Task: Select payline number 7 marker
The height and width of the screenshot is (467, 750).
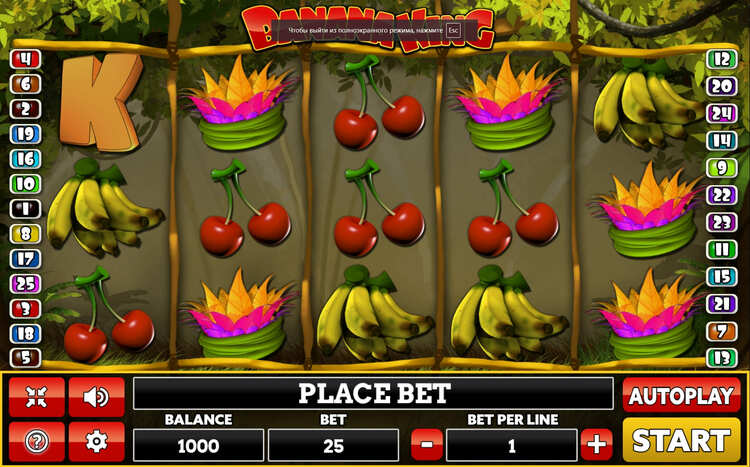Action: click(721, 331)
